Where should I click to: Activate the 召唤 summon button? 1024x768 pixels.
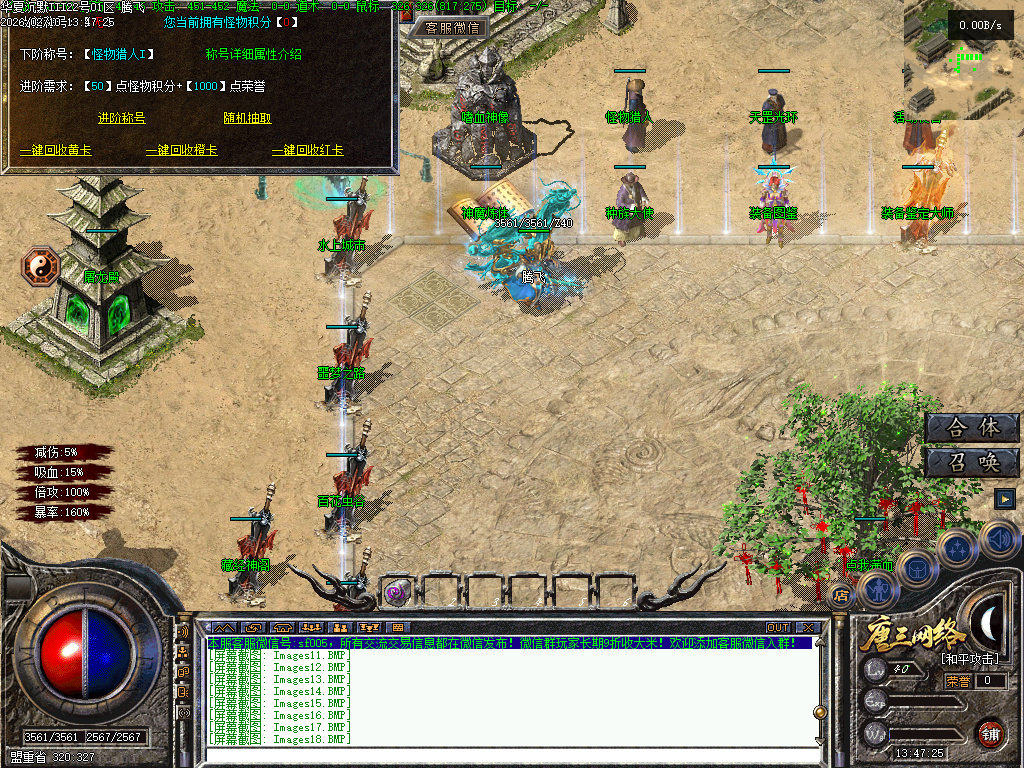click(x=972, y=462)
